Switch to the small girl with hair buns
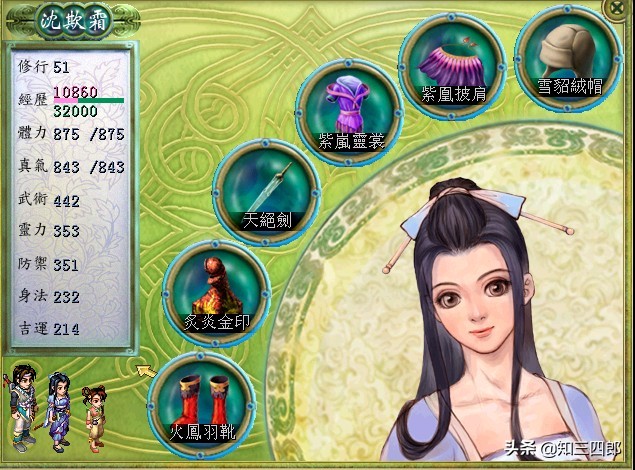This screenshot has width=635, height=470. coord(93,414)
